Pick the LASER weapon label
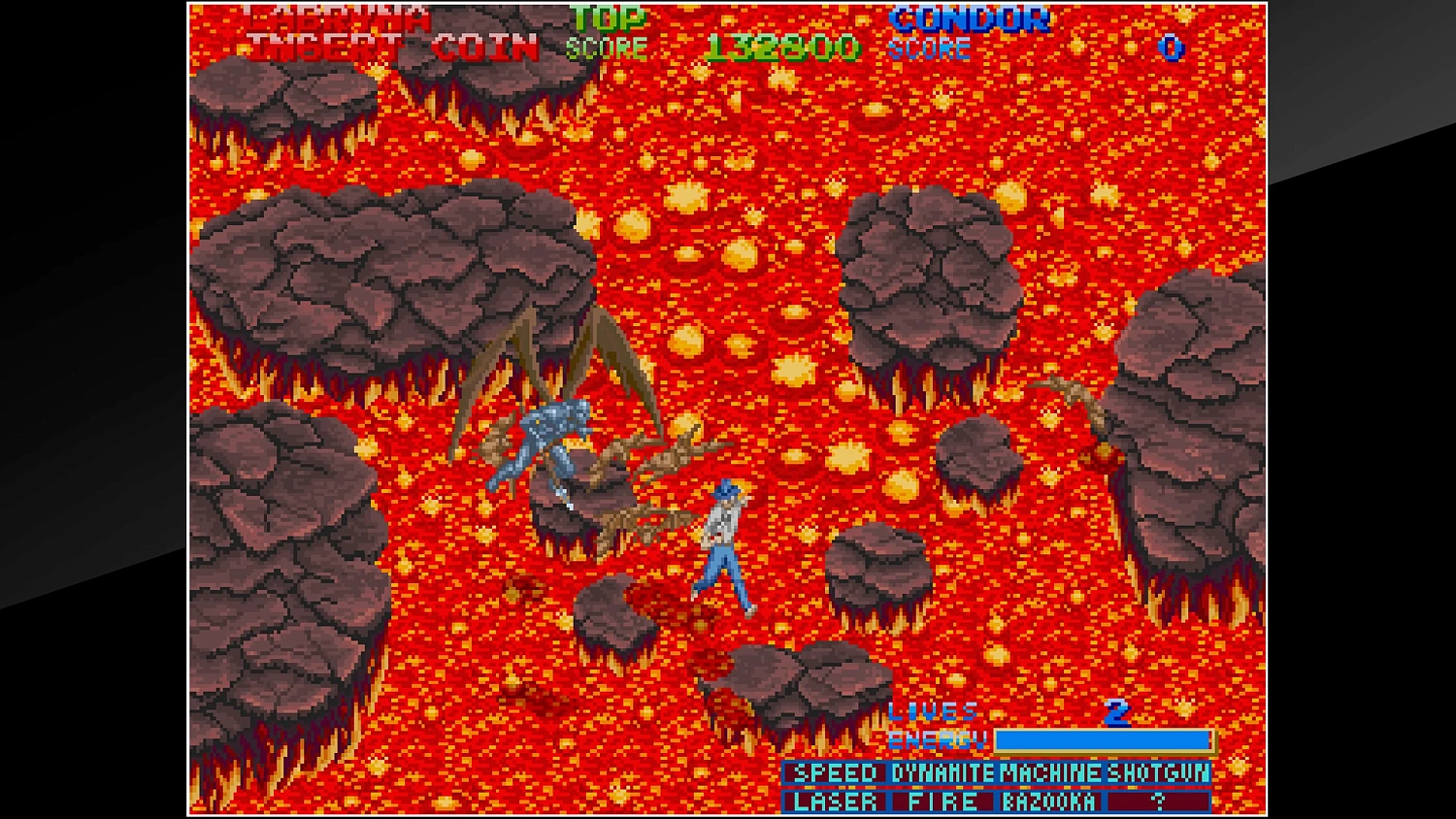The height and width of the screenshot is (819, 1456). [x=833, y=801]
